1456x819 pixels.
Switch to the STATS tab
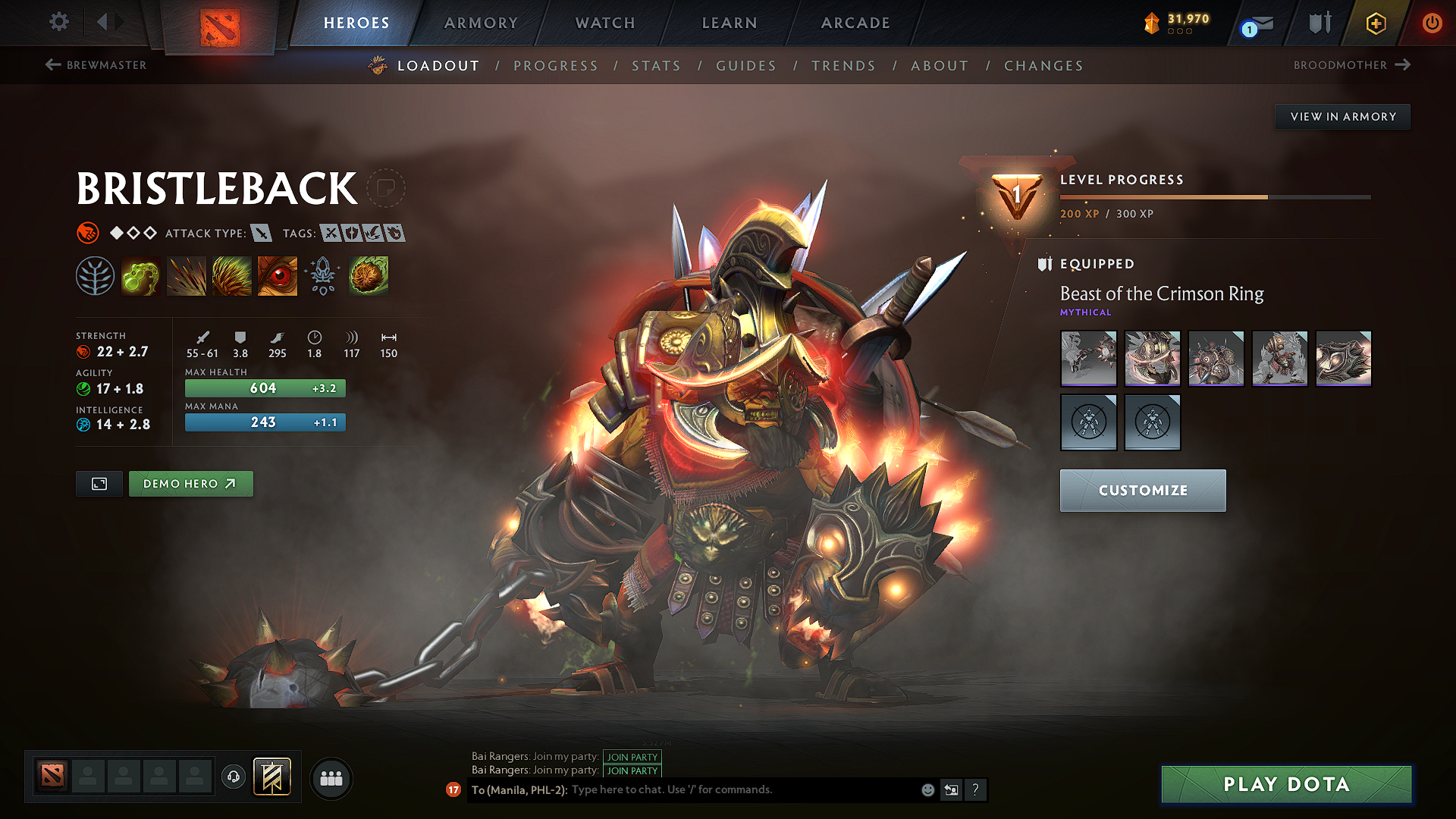pyautogui.click(x=656, y=66)
